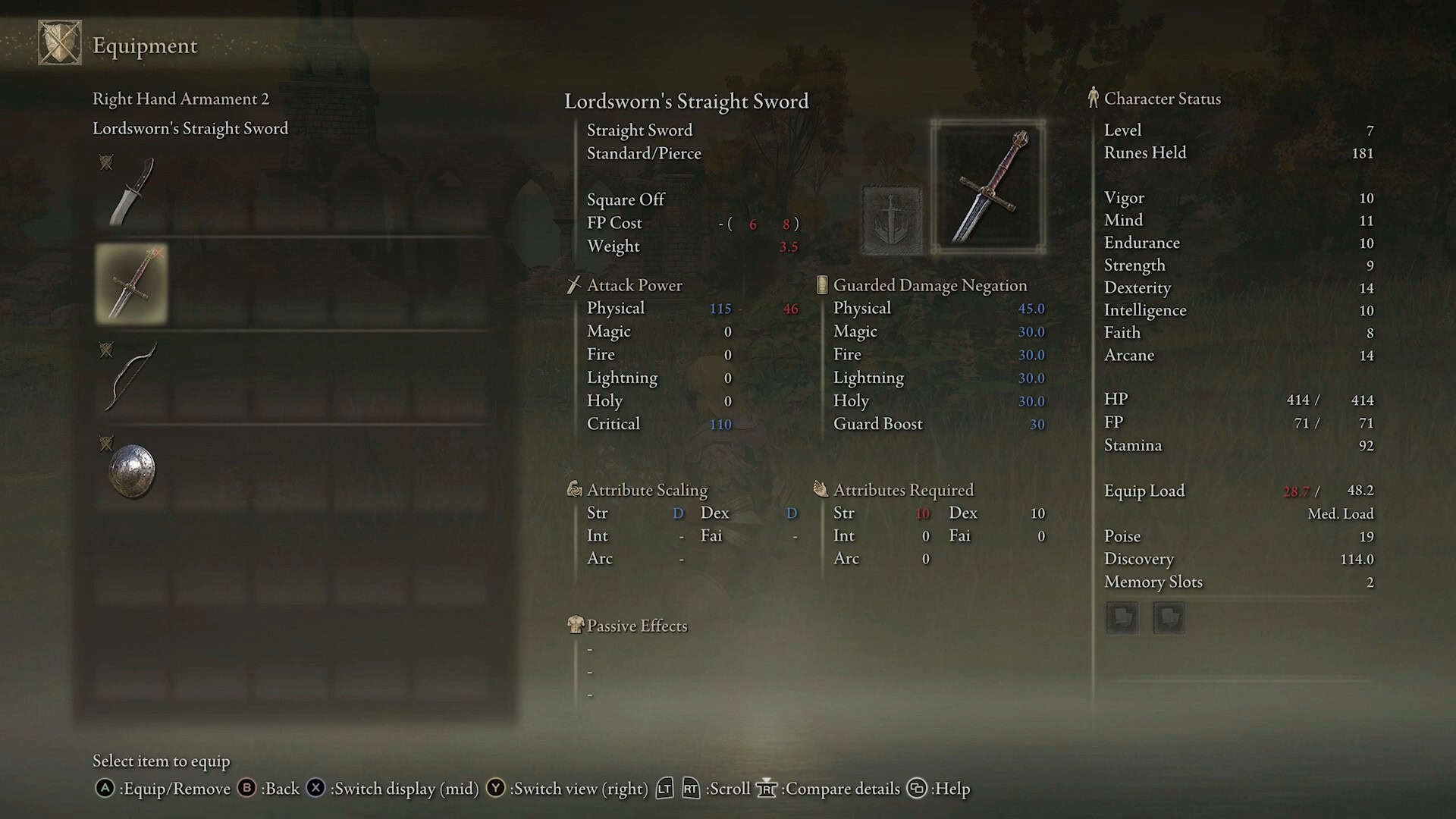
Task: Click the Attack Power sword icon
Action: pyautogui.click(x=573, y=285)
